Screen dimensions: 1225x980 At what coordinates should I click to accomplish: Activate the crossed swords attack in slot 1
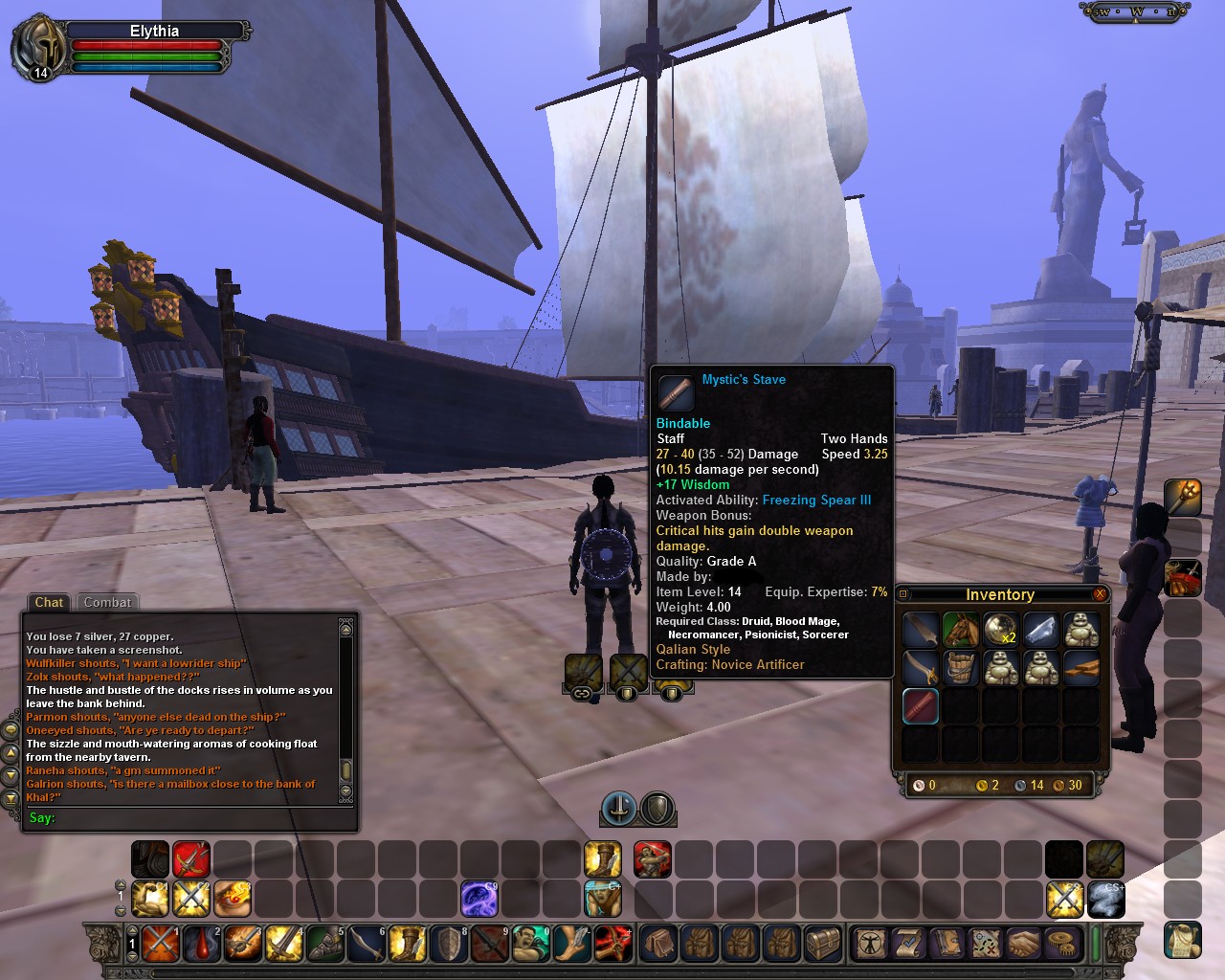161,944
